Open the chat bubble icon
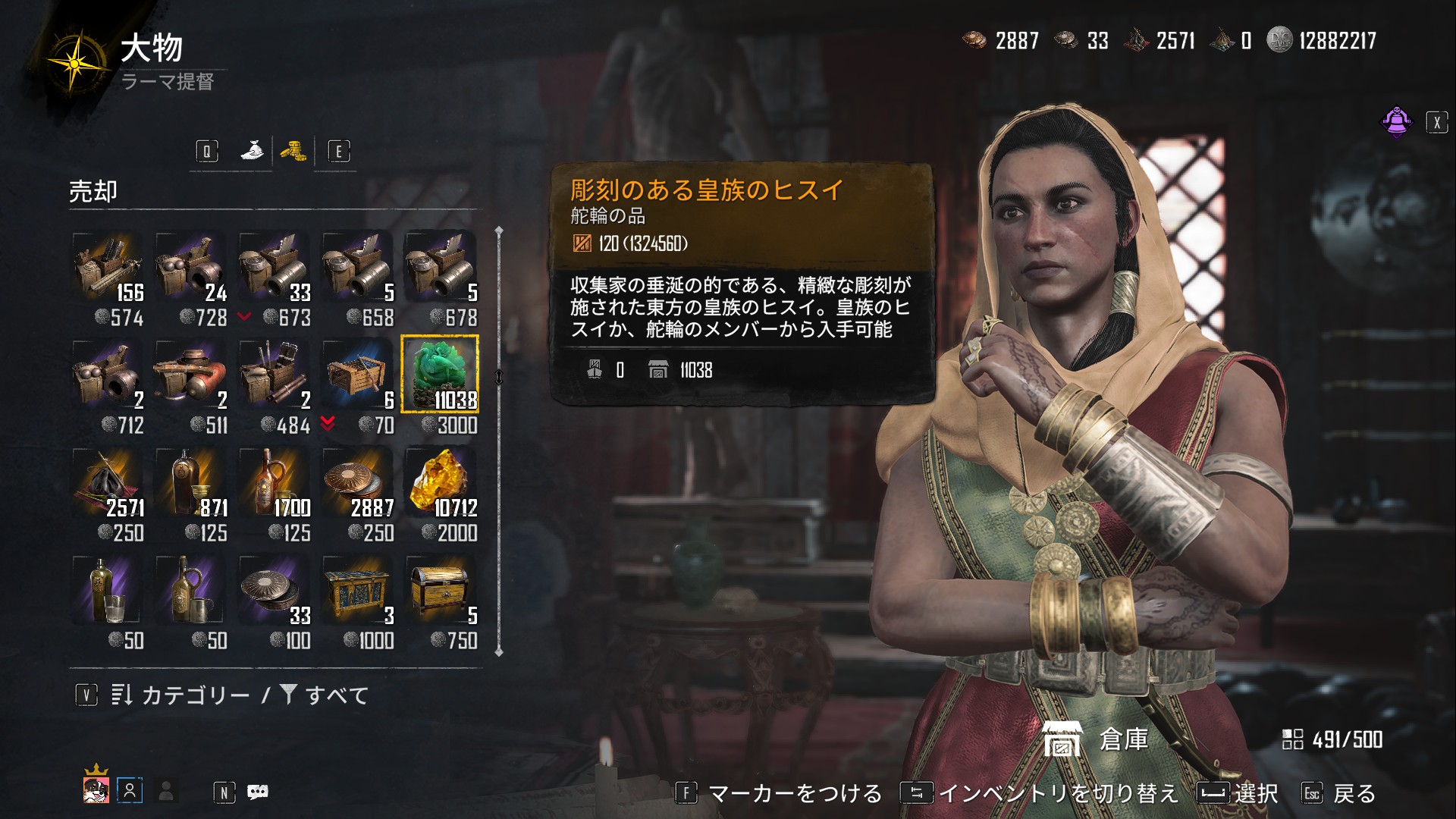The image size is (1456, 819). pos(258,792)
